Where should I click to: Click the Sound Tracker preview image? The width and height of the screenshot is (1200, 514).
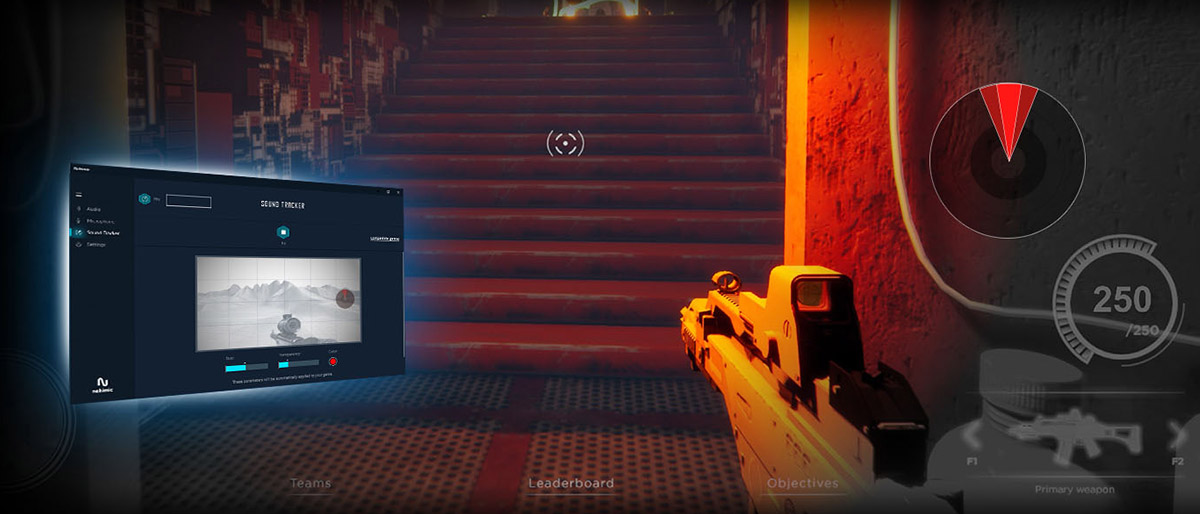[x=278, y=303]
